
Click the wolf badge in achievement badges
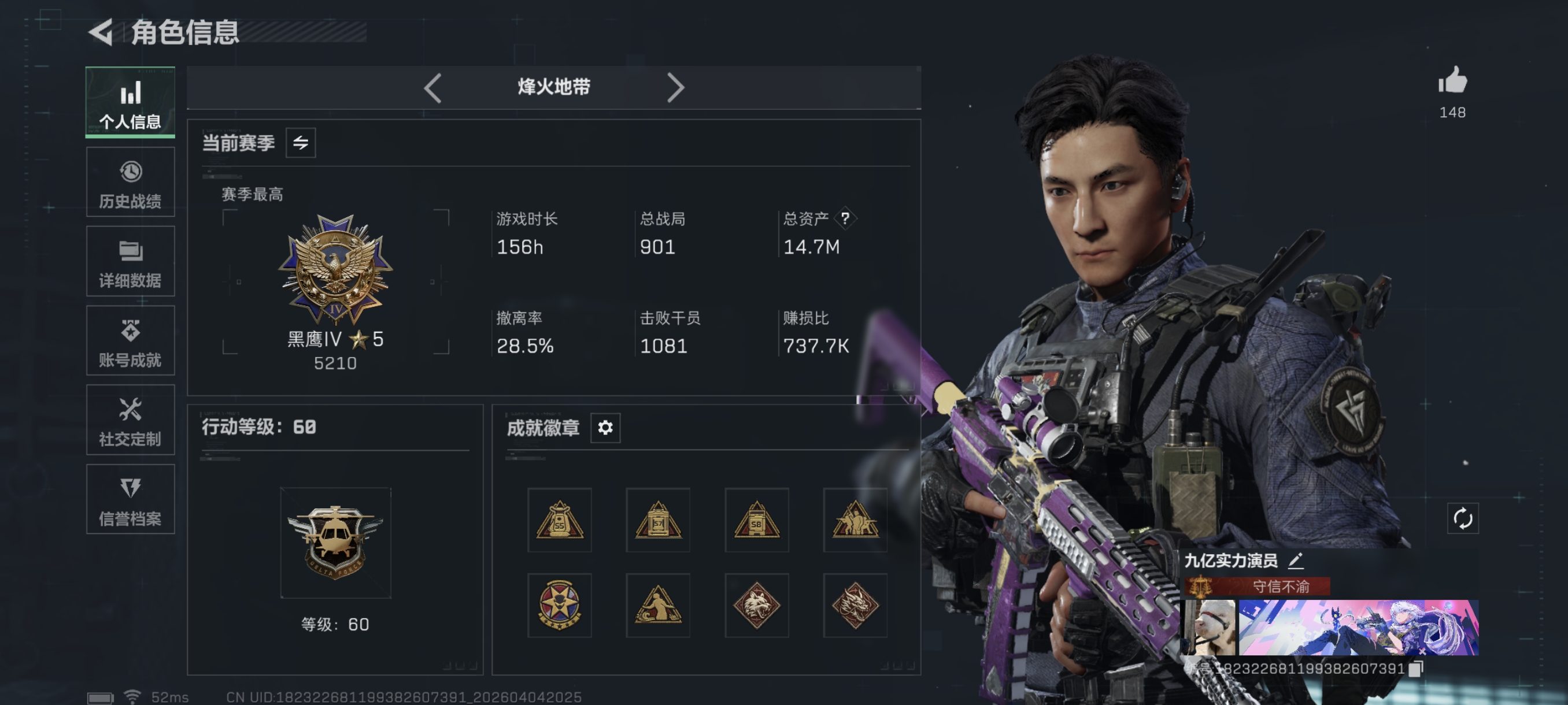pyautogui.click(x=757, y=604)
